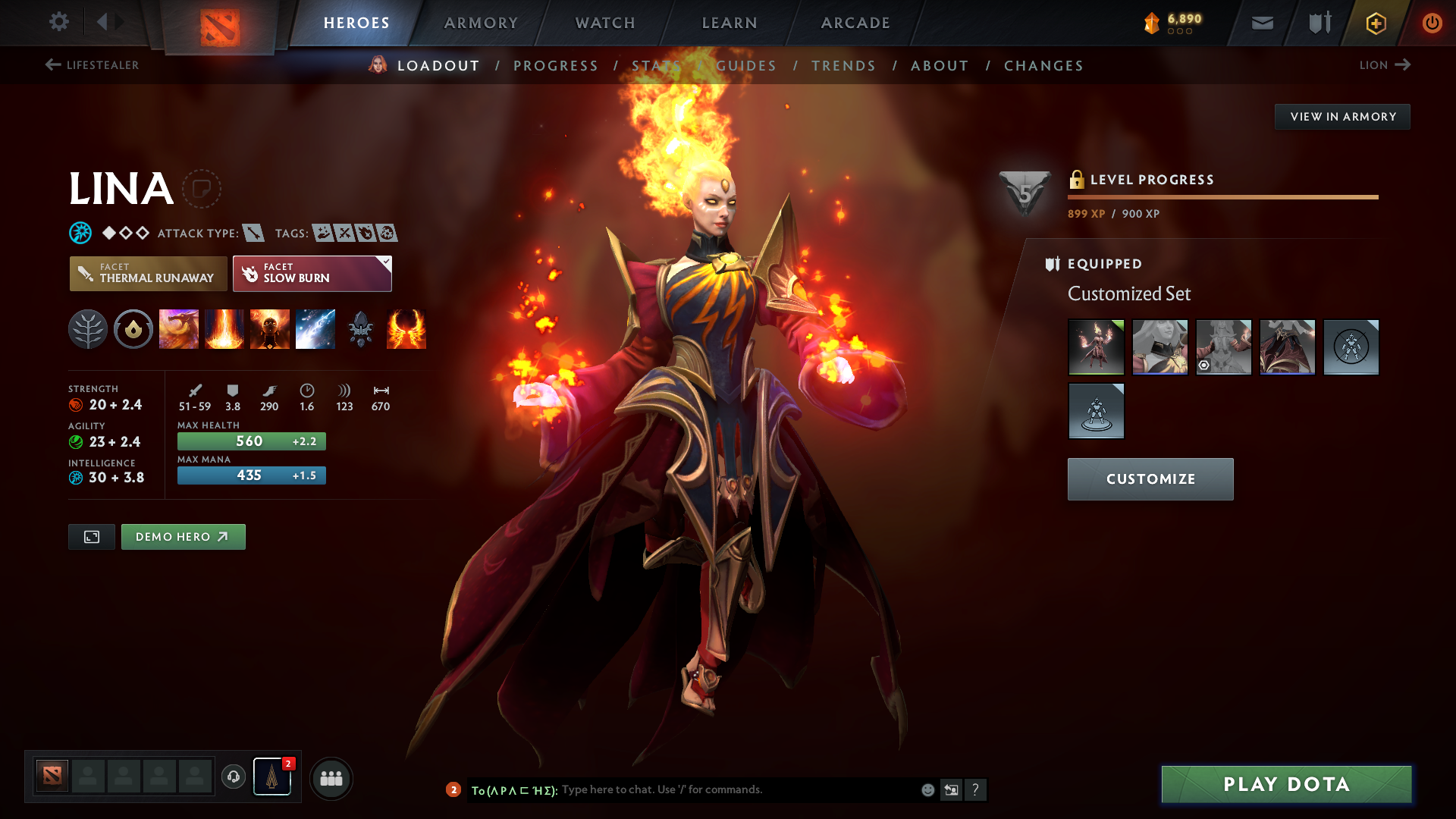
Task: Toggle the grouped party finder icon
Action: click(331, 778)
